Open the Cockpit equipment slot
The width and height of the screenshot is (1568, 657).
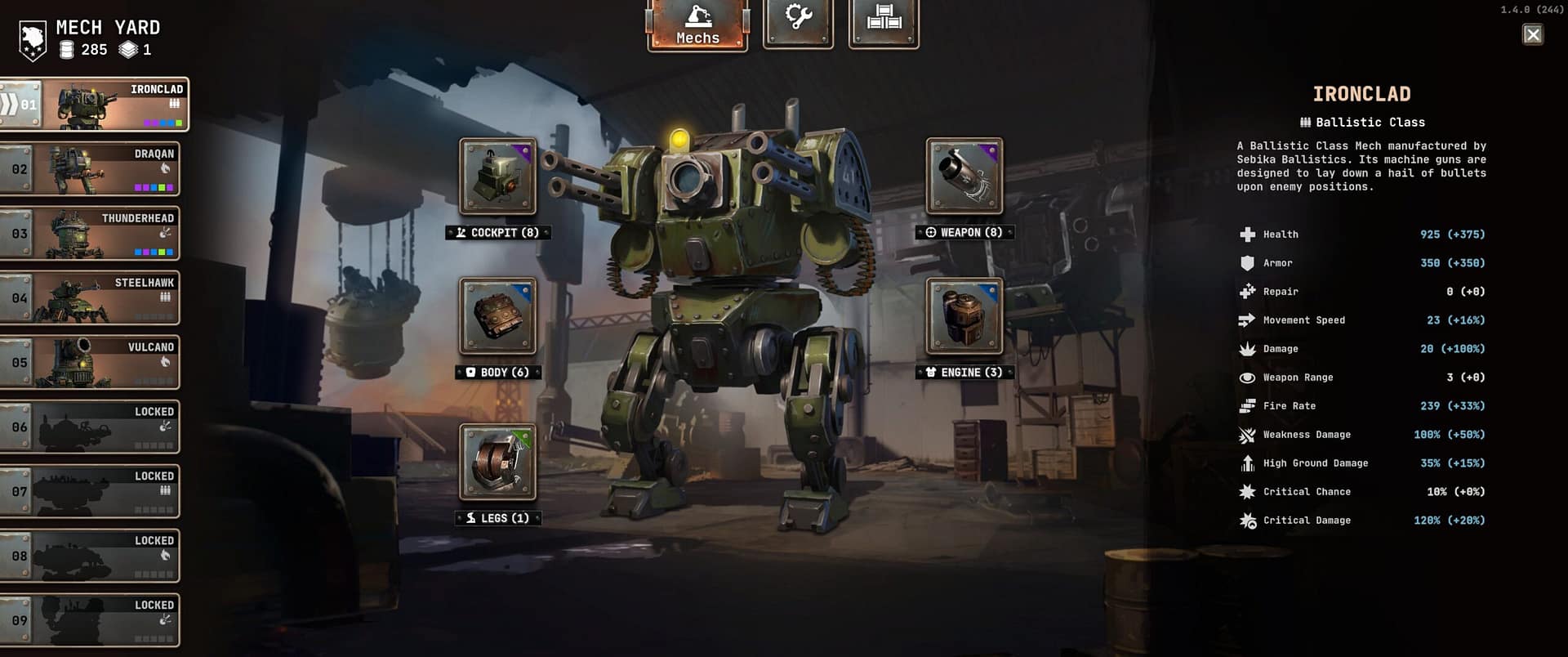pyautogui.click(x=498, y=177)
